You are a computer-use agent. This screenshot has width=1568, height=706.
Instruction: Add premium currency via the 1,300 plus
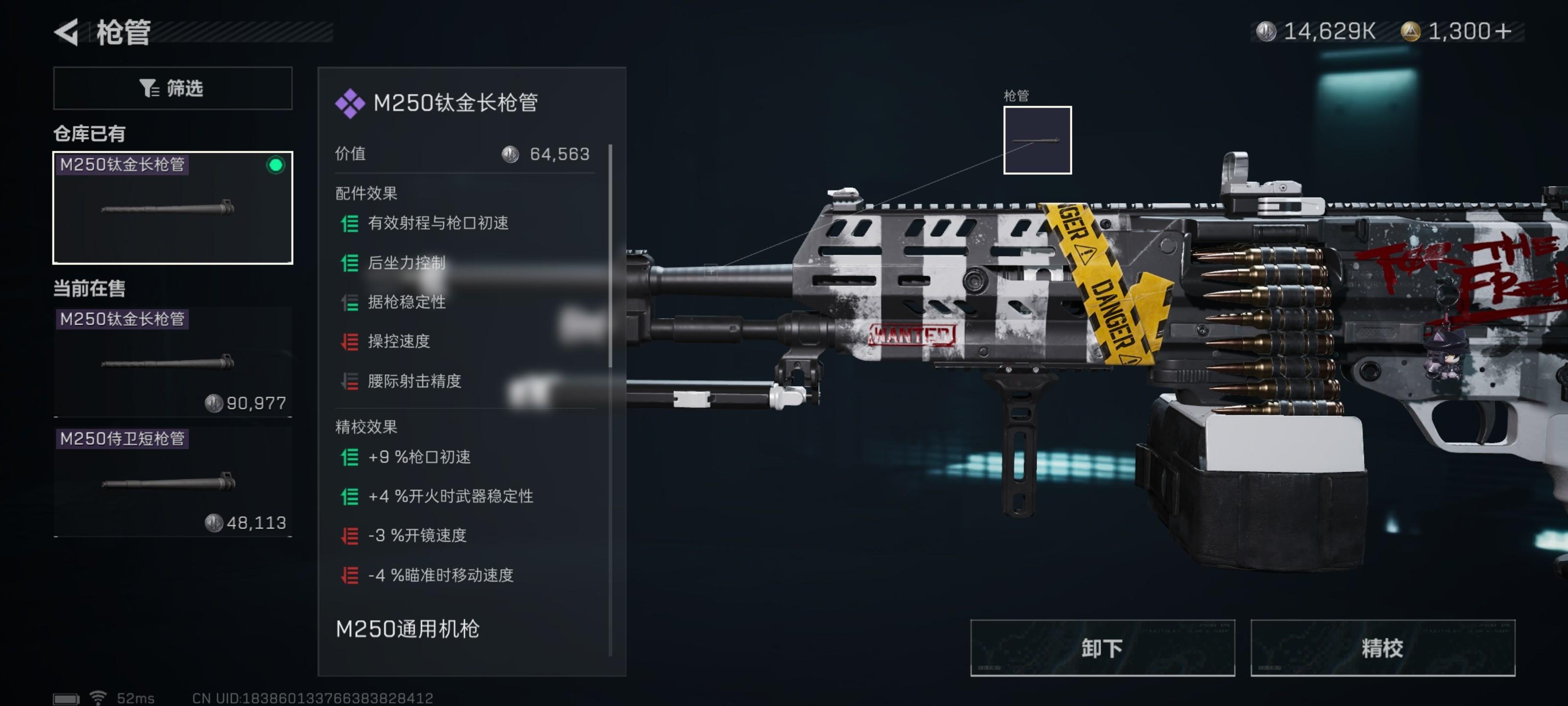[1503, 31]
